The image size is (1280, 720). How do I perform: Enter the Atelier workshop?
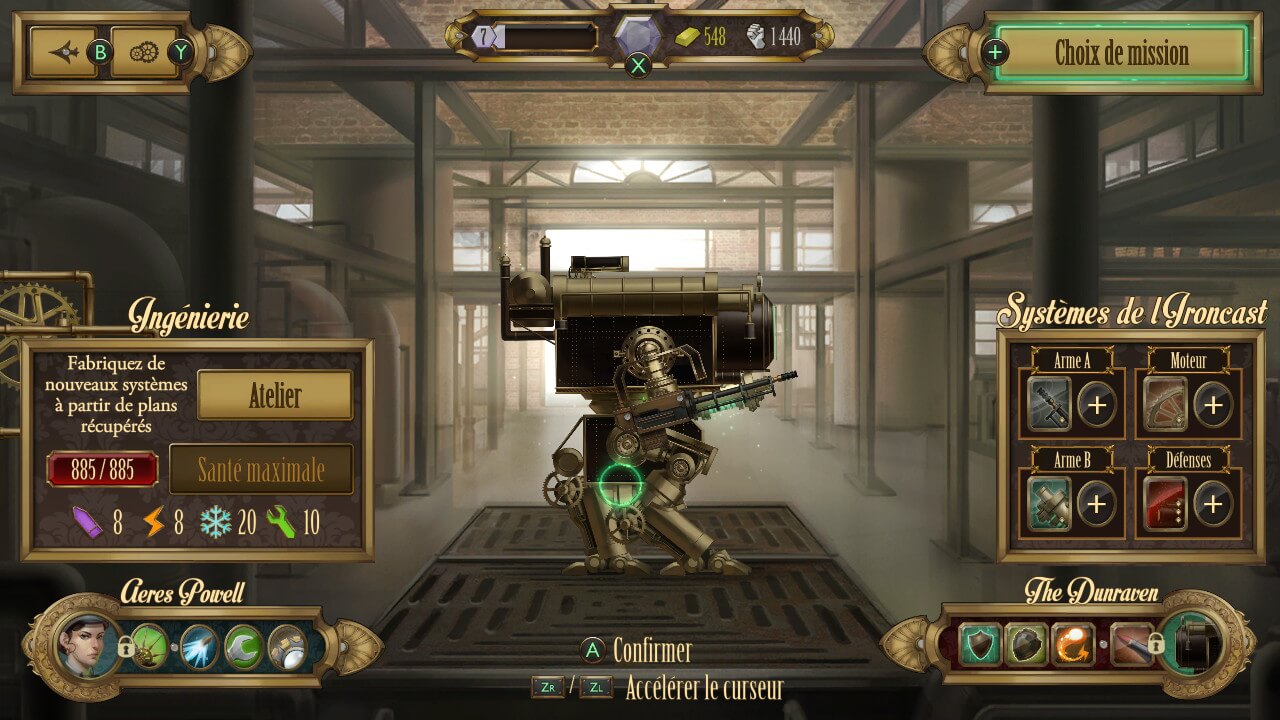[x=275, y=396]
